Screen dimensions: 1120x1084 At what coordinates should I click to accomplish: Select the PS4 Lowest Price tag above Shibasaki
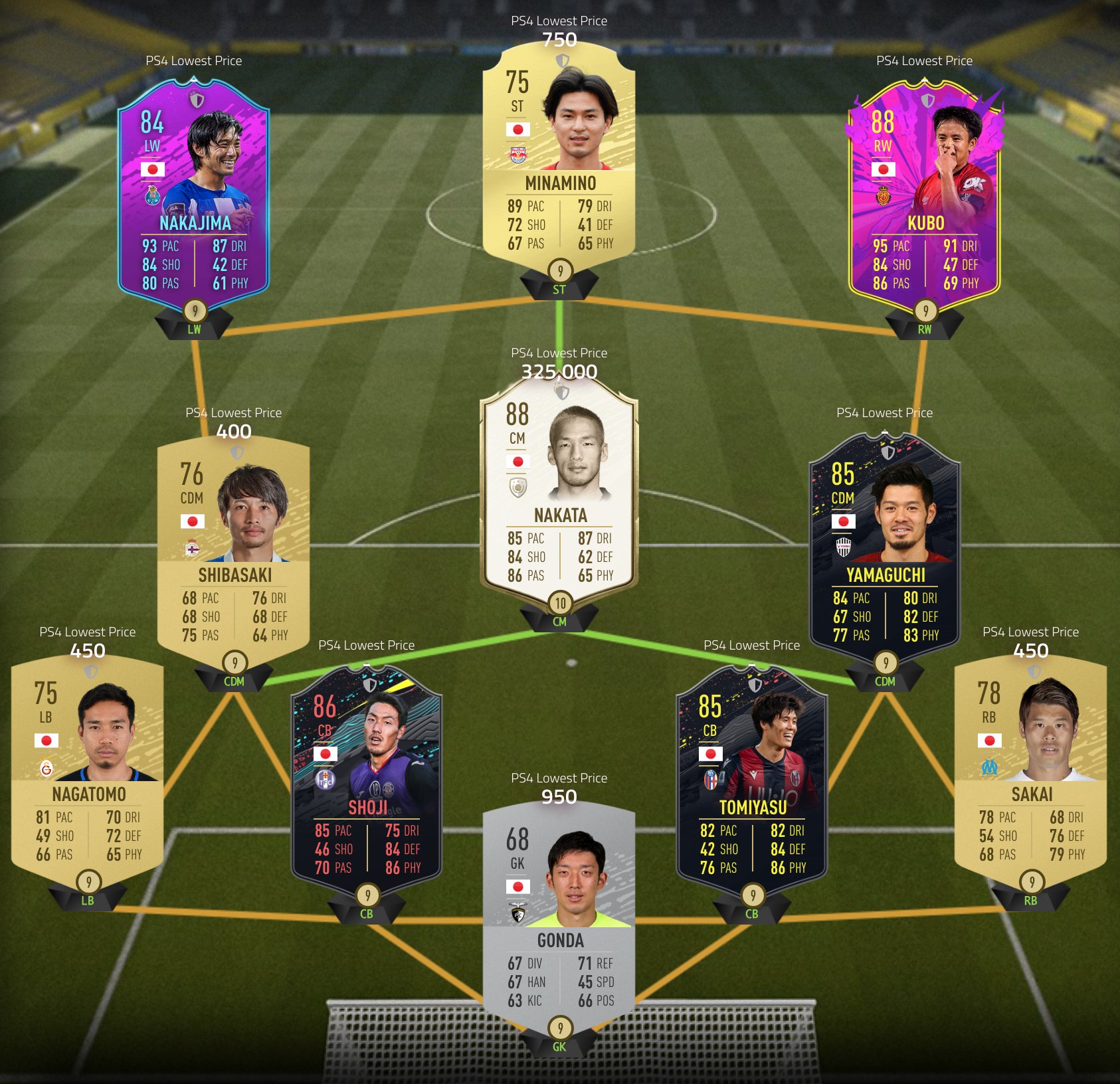pyautogui.click(x=233, y=412)
